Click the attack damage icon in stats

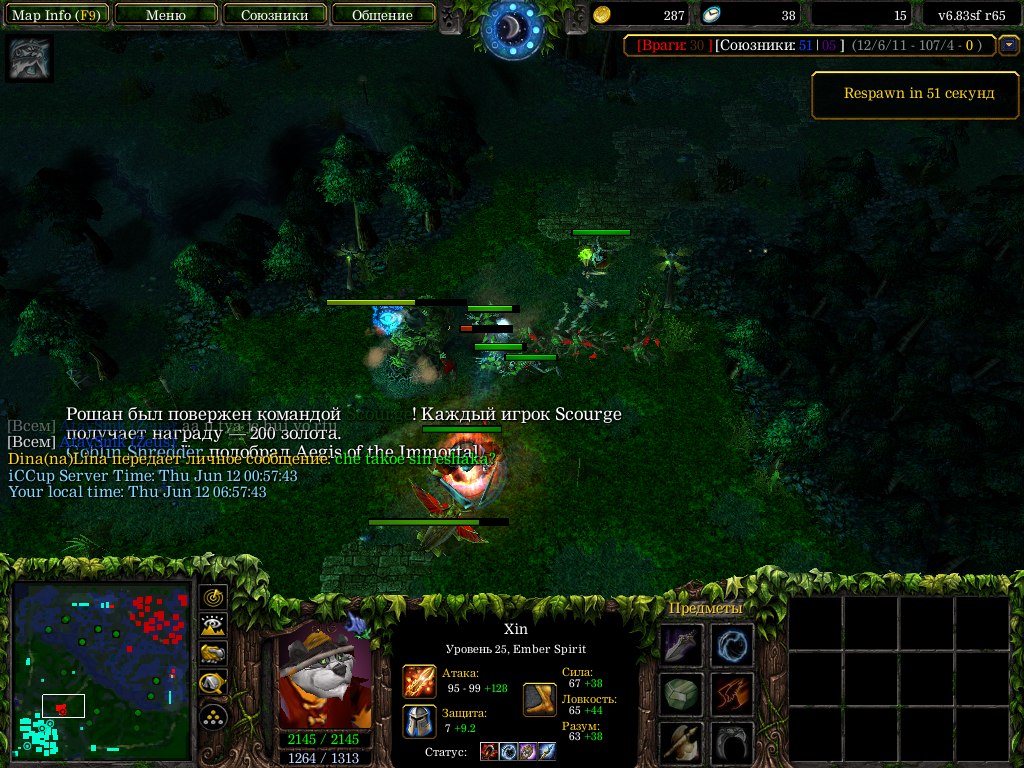coord(419,681)
